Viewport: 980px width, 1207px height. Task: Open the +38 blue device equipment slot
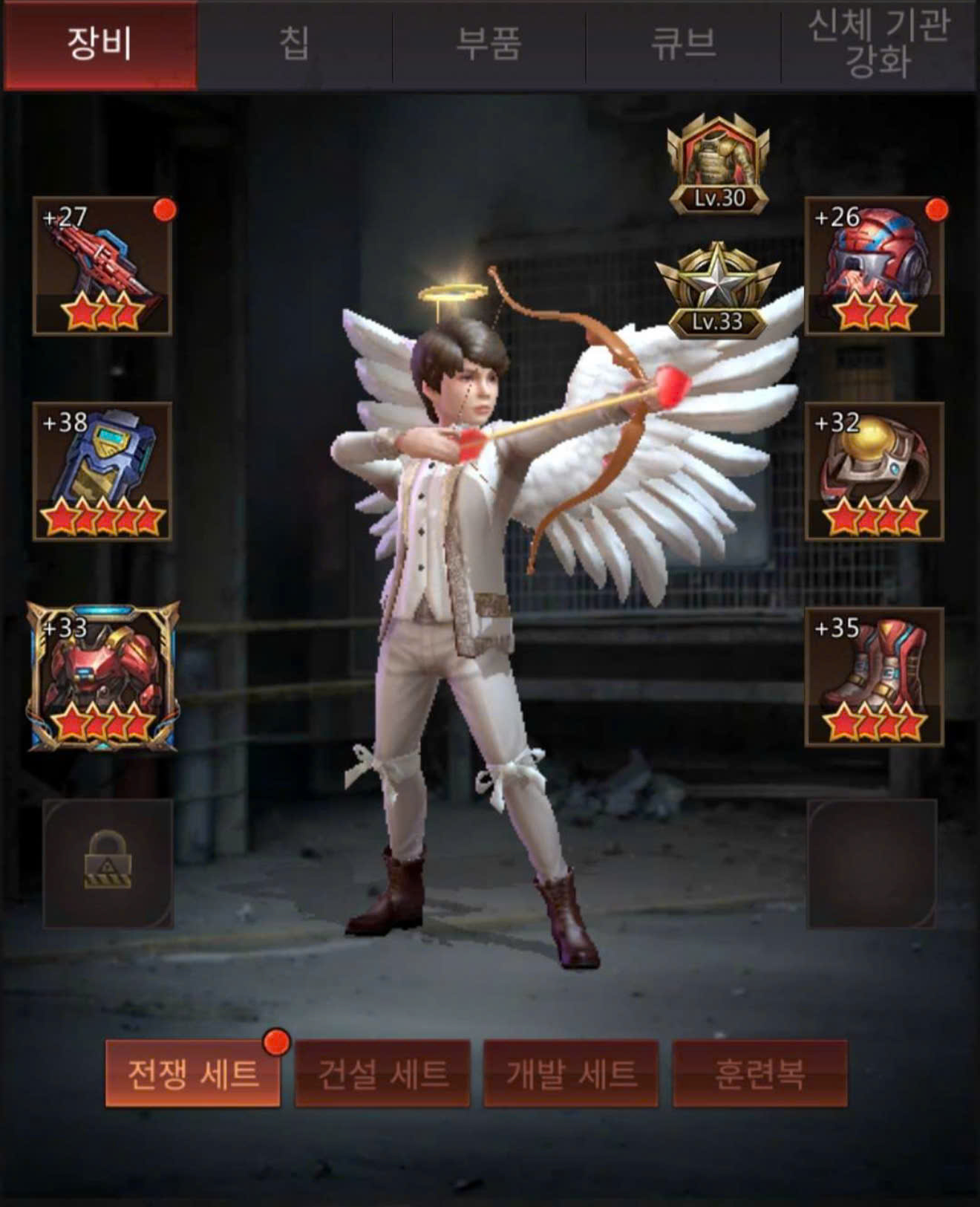click(103, 472)
